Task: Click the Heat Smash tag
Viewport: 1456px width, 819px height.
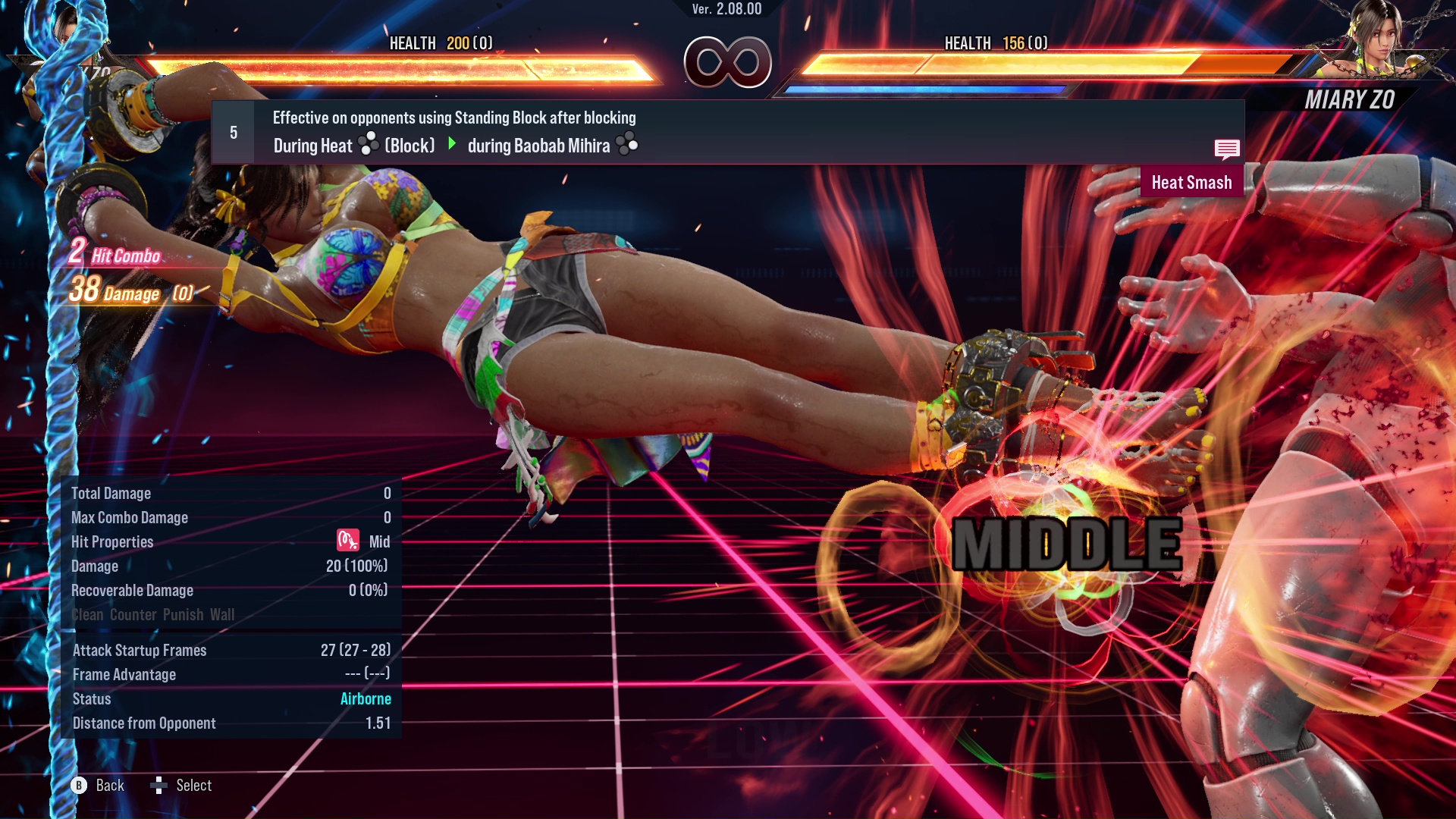Action: (x=1191, y=183)
